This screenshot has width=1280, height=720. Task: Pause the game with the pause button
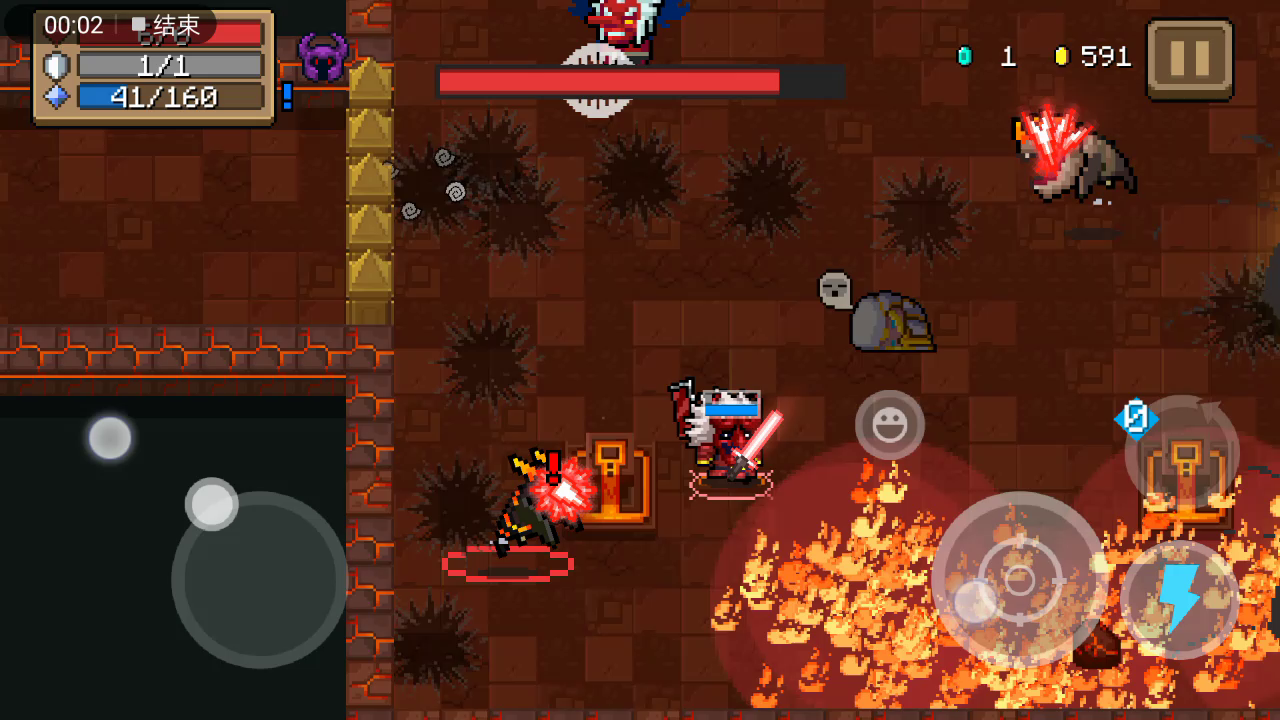tap(1189, 59)
